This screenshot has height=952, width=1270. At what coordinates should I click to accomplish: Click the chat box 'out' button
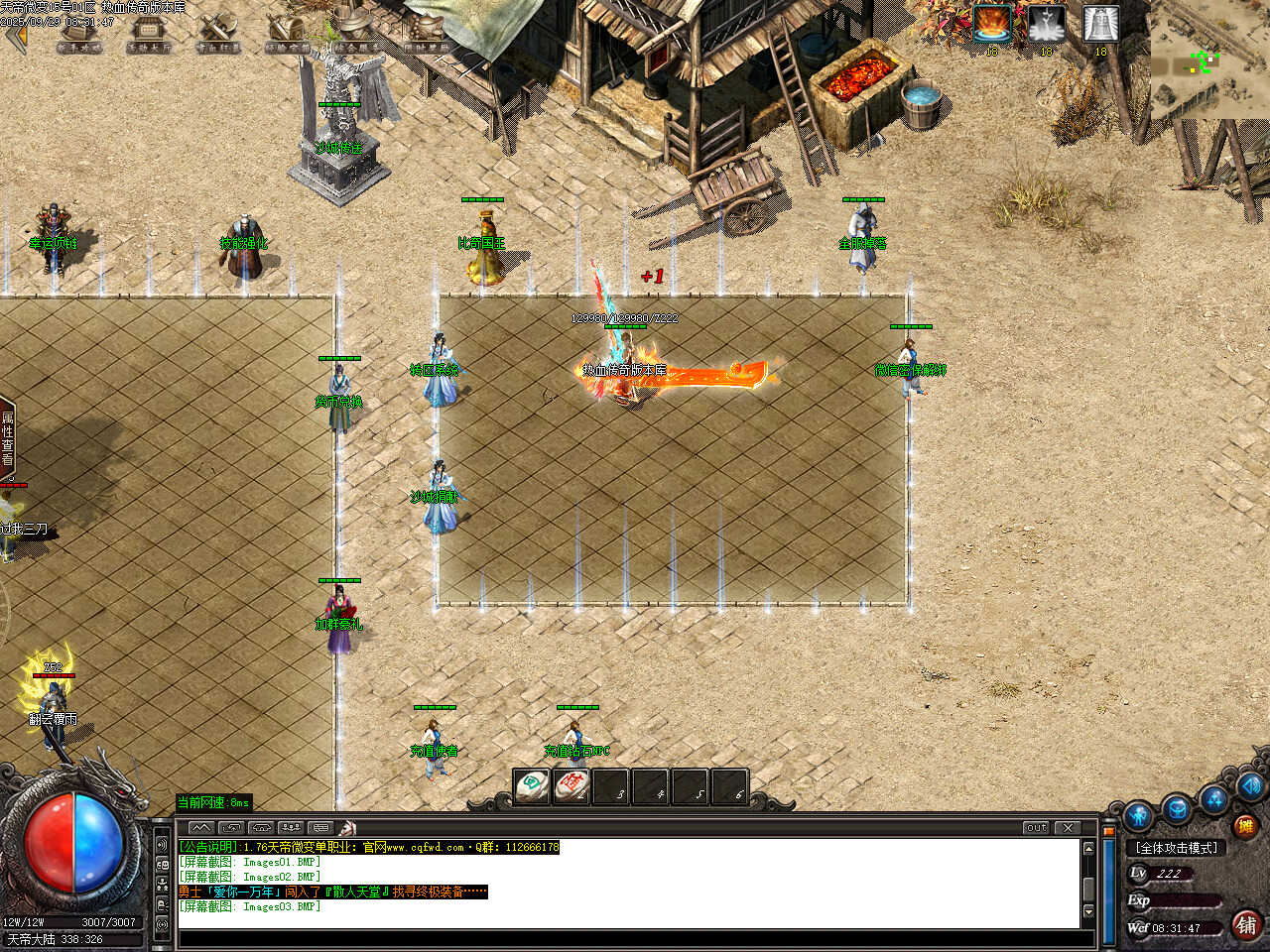1036,827
